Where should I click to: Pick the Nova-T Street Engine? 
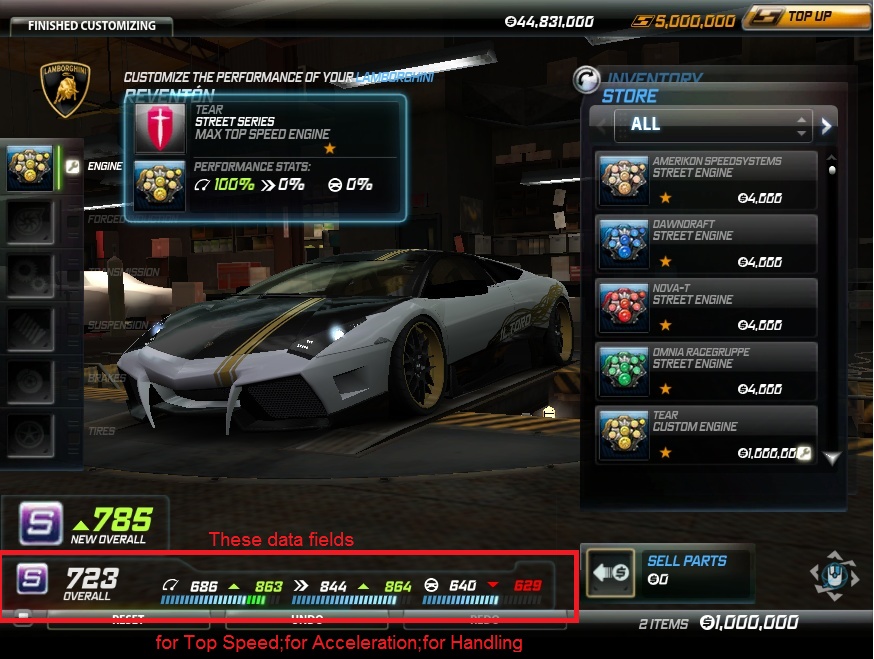coord(706,308)
